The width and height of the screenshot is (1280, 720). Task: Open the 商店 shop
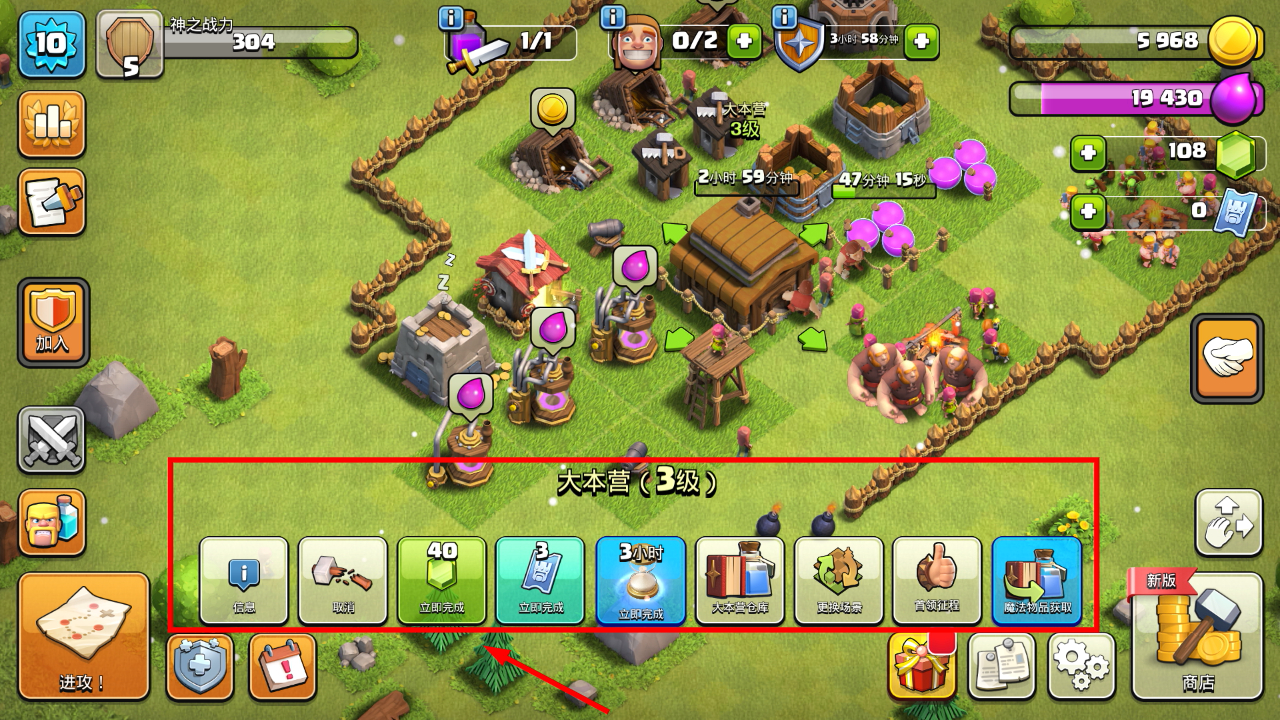[x=1197, y=636]
